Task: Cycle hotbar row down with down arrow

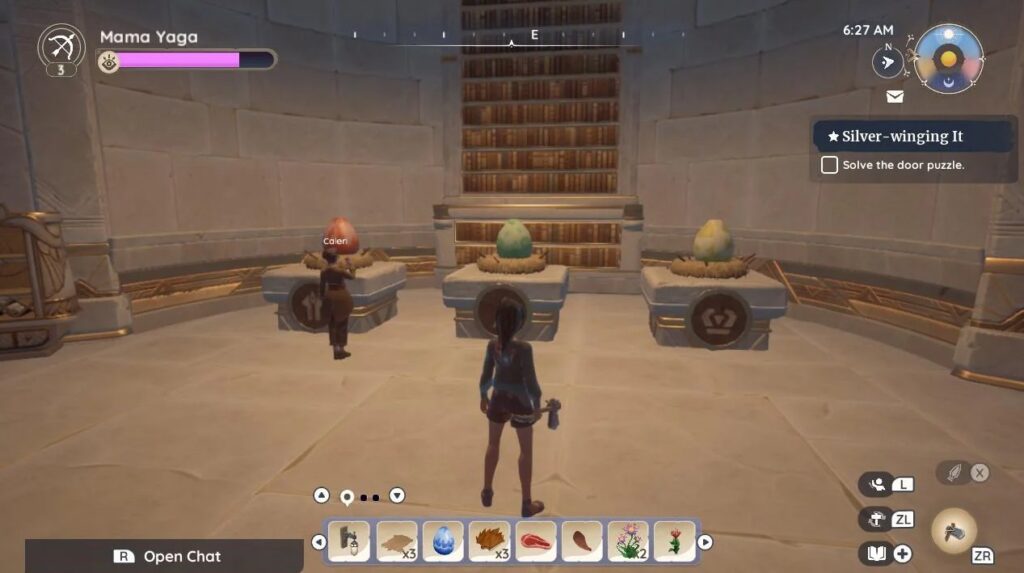Action: pos(397,495)
